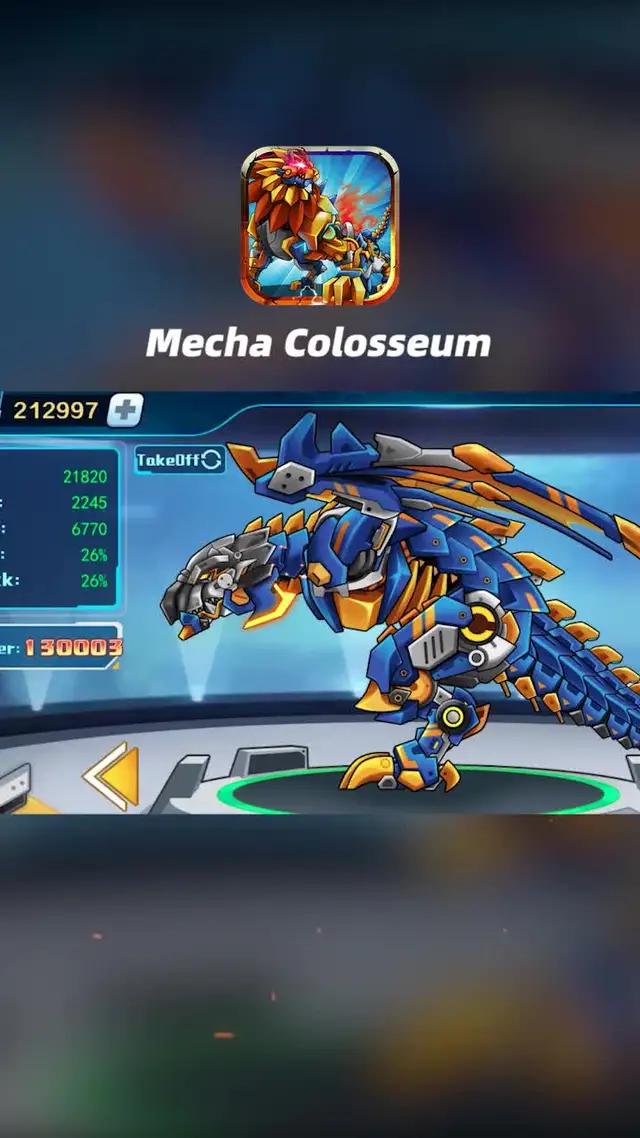Toggle the TakeOff button
Image resolution: width=640 pixels, height=1138 pixels.
[x=180, y=459]
